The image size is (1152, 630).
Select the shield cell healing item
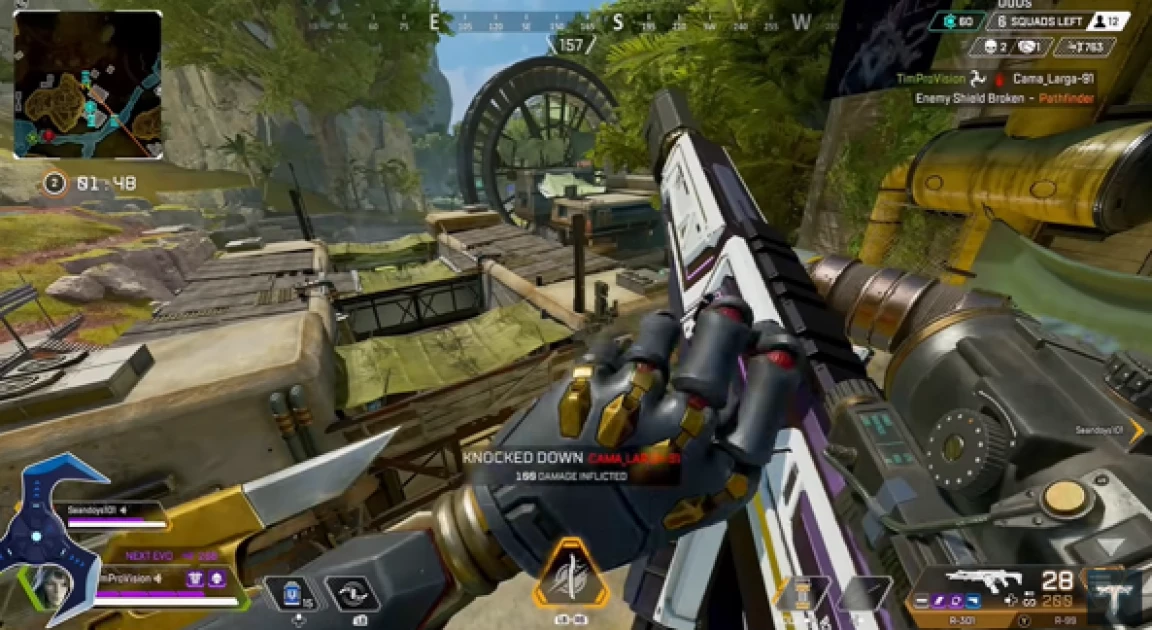(x=290, y=594)
